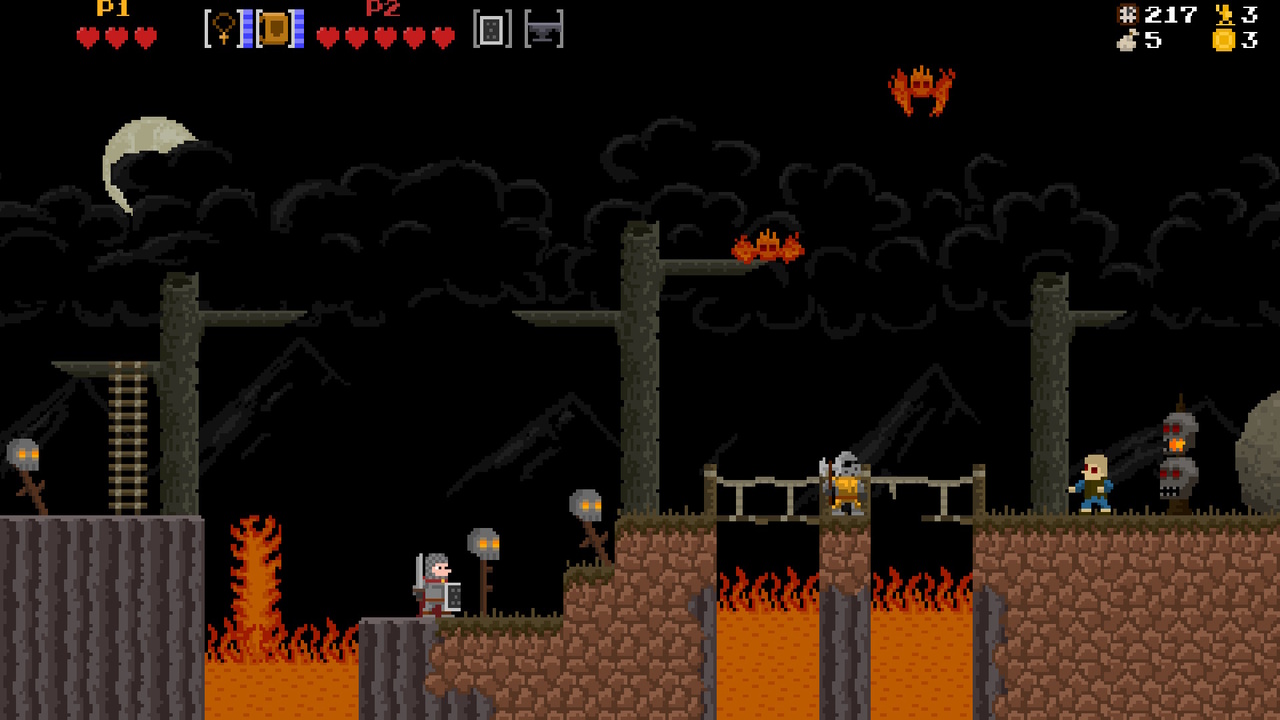1280x720 pixels.
Task: Click the armored enemy standing on the bridge
Action: [844, 484]
